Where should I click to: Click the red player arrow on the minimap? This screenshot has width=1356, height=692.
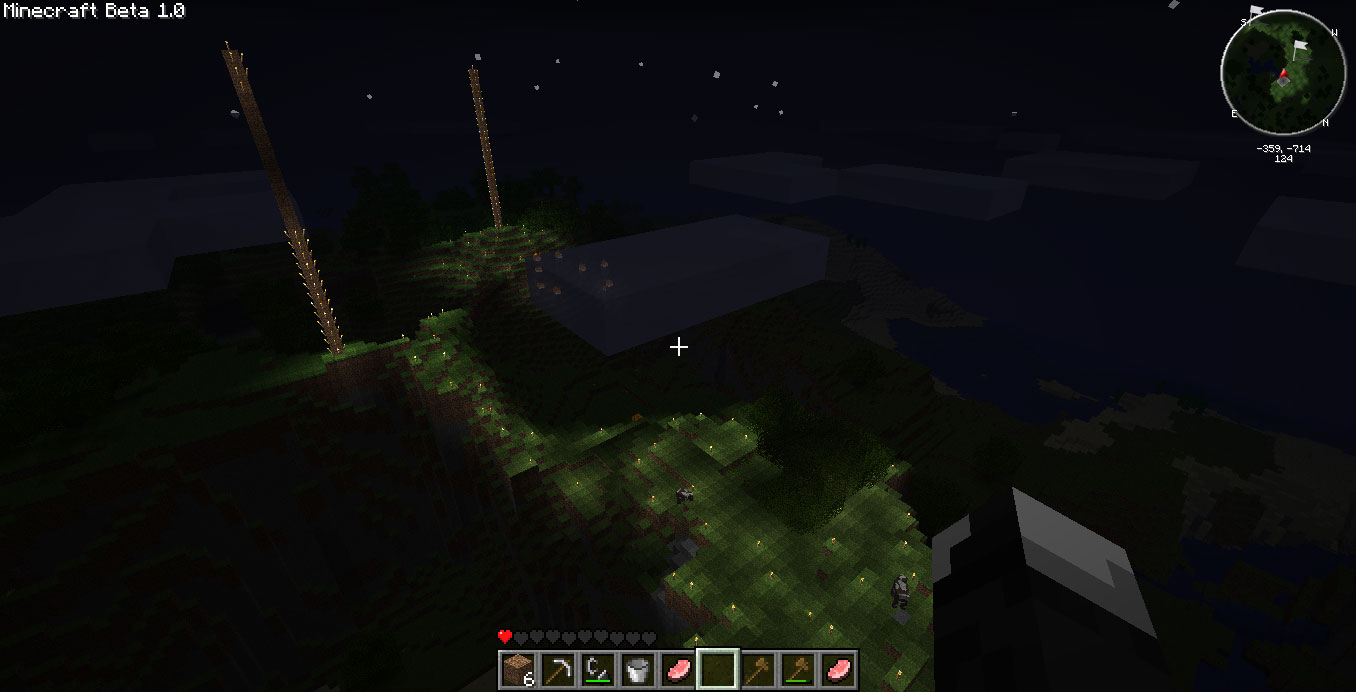coord(1283,74)
